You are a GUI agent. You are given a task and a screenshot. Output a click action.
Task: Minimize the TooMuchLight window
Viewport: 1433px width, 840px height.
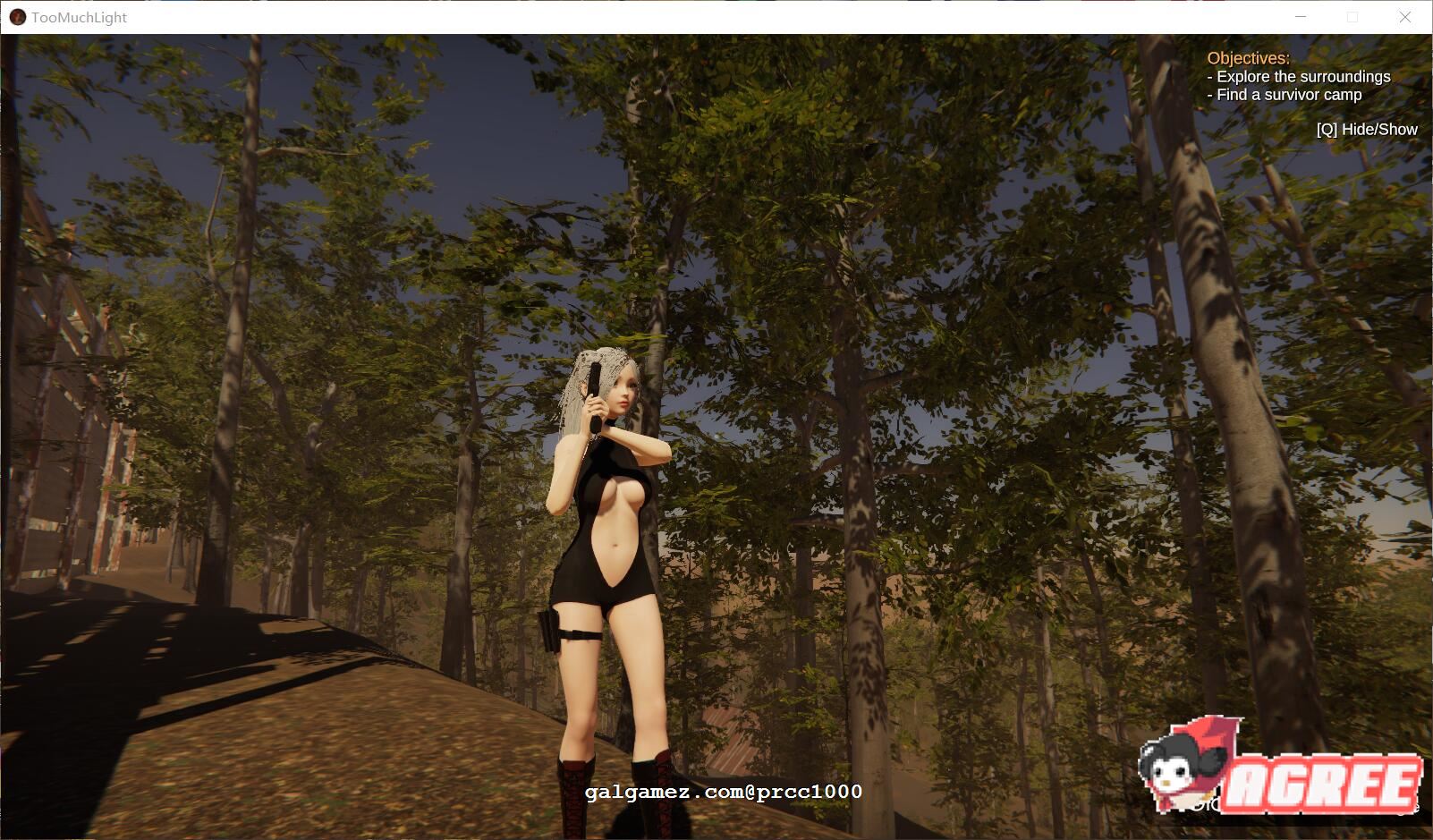(x=1302, y=17)
